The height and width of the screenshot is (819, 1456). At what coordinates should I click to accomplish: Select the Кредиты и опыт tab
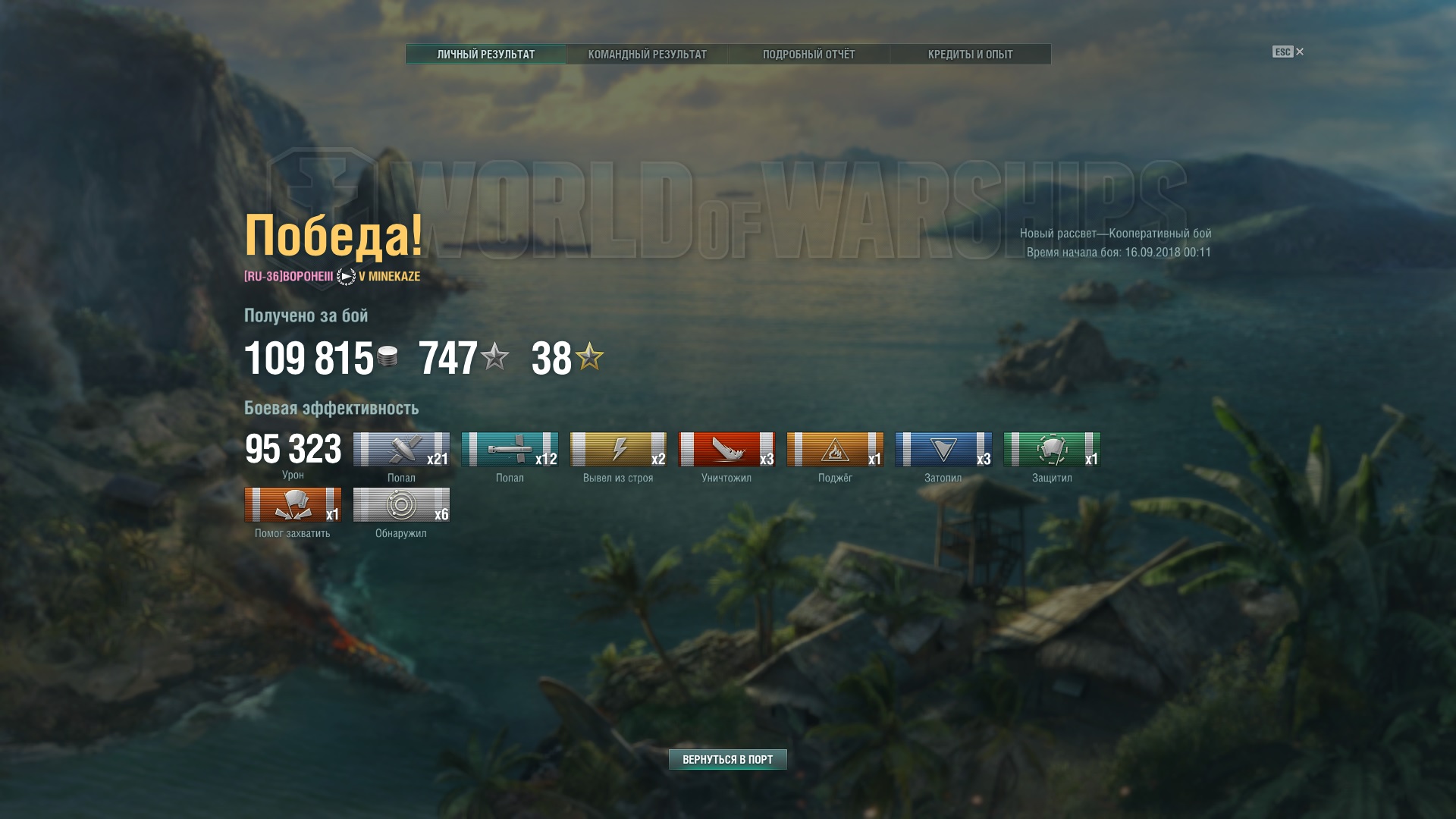click(x=970, y=55)
